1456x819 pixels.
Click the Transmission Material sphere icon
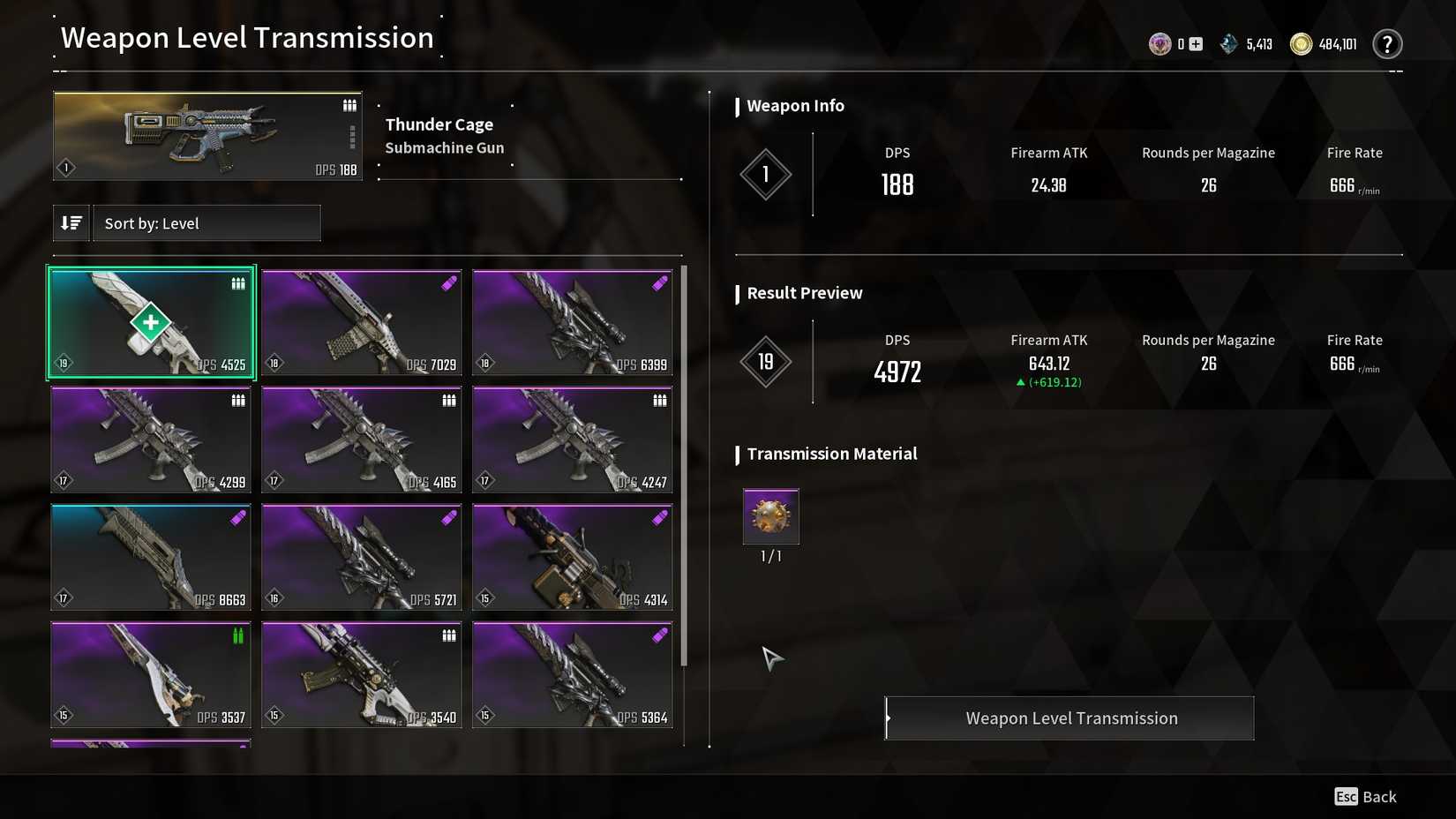pyautogui.click(x=770, y=517)
